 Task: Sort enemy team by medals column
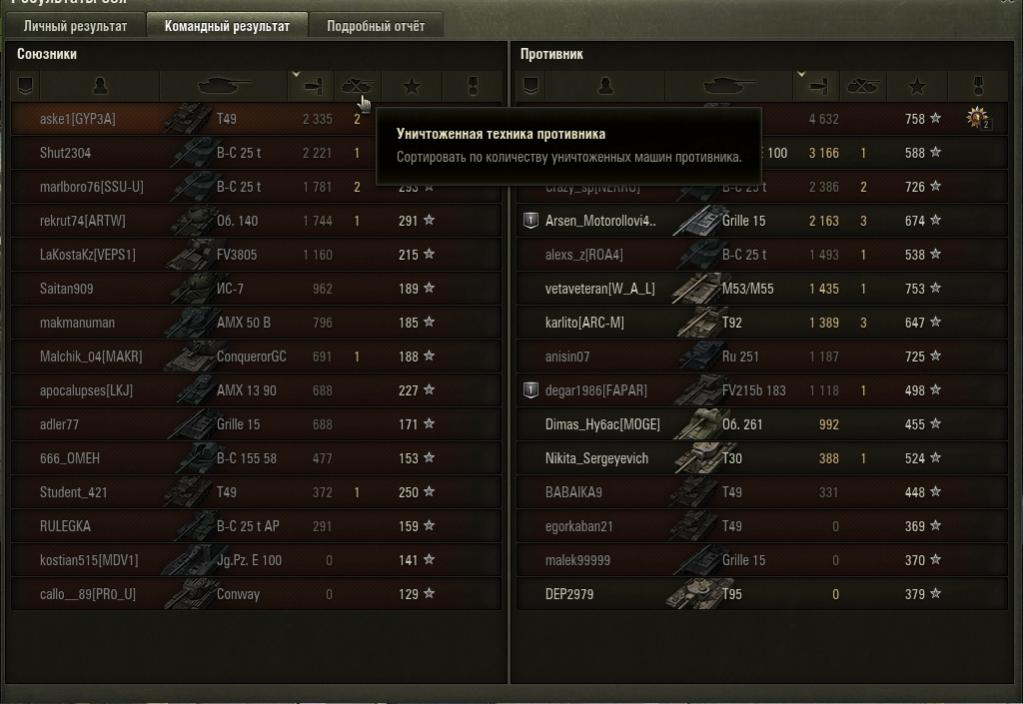979,87
